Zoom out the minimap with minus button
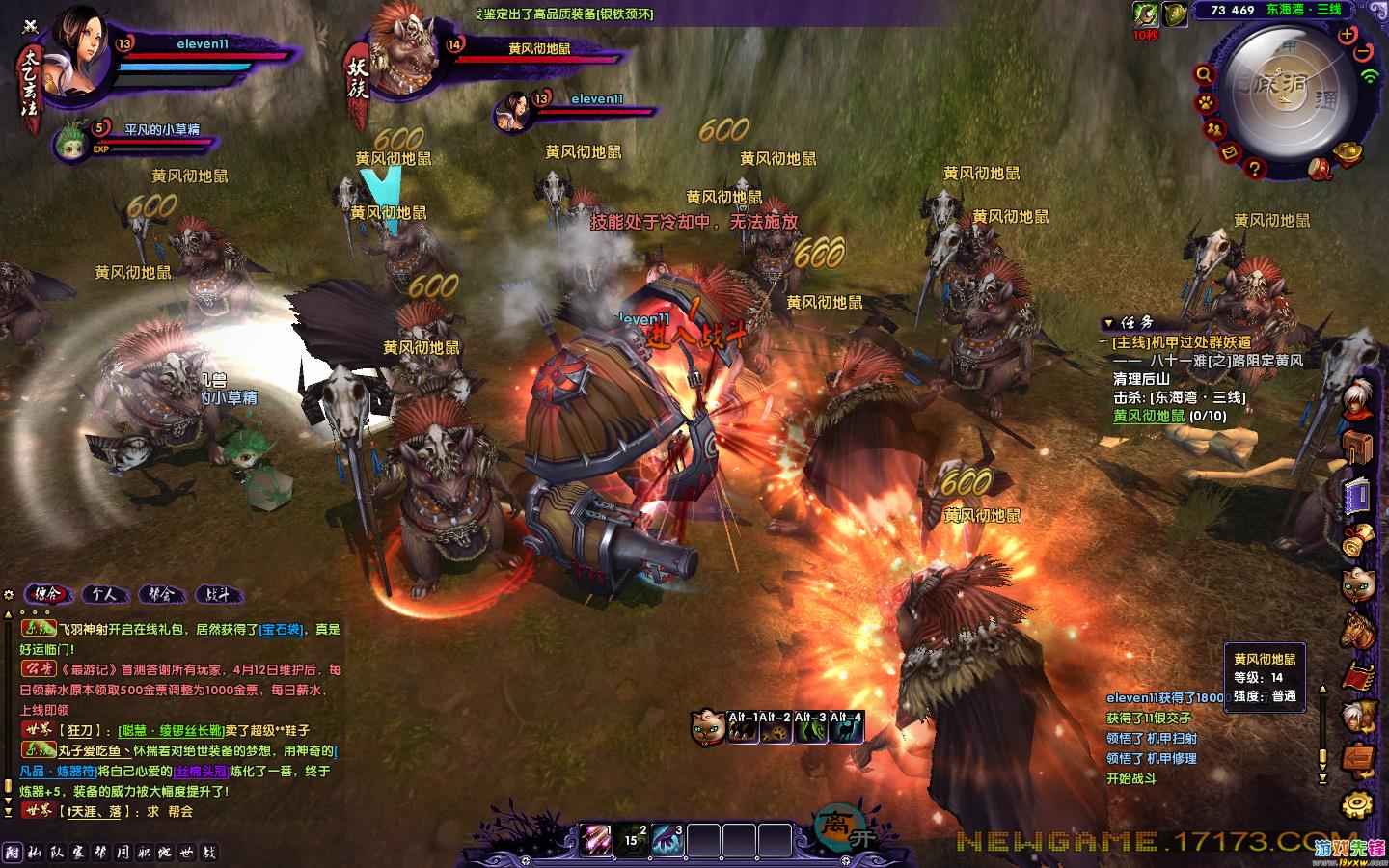 [x=1364, y=51]
